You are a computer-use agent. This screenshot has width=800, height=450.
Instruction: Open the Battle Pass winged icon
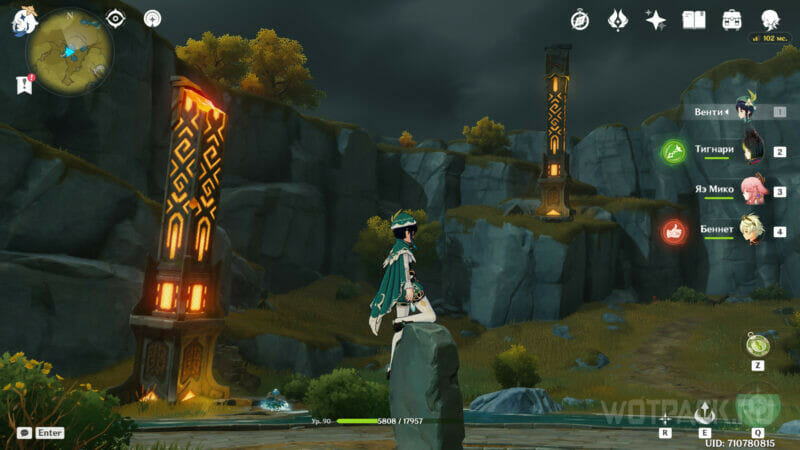click(x=618, y=20)
